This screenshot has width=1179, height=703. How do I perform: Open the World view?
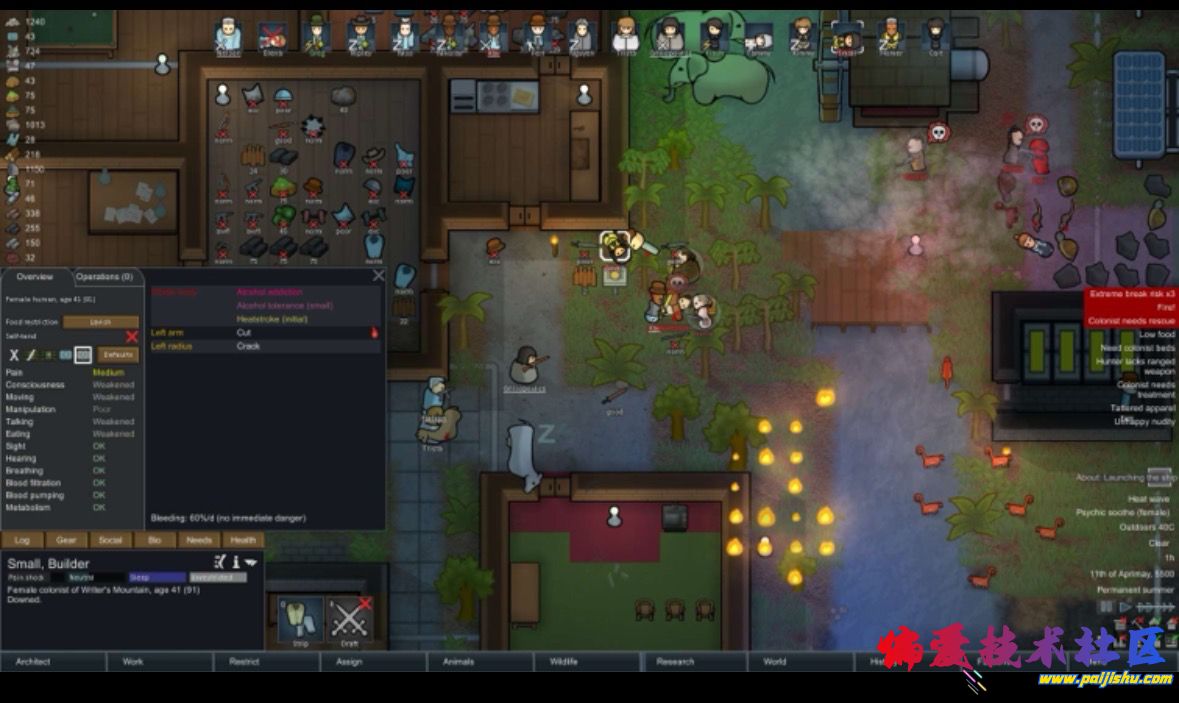coord(775,661)
